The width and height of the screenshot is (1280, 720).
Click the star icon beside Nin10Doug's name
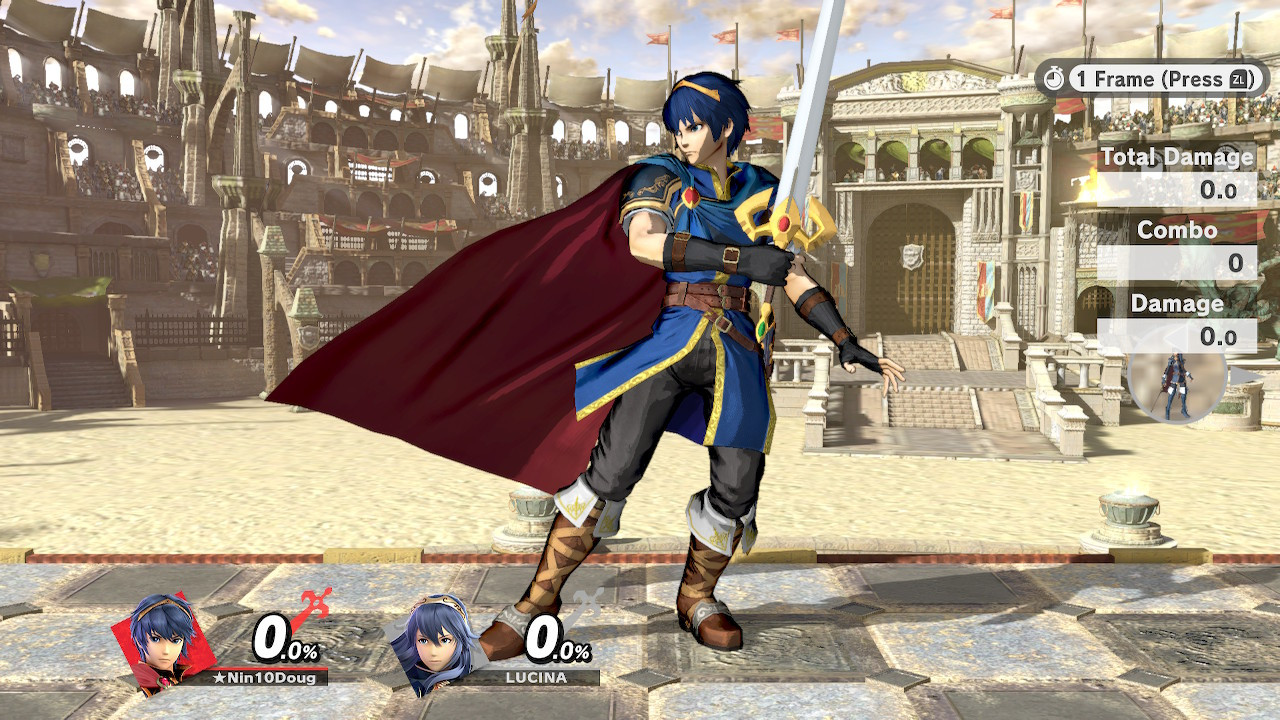tap(223, 680)
